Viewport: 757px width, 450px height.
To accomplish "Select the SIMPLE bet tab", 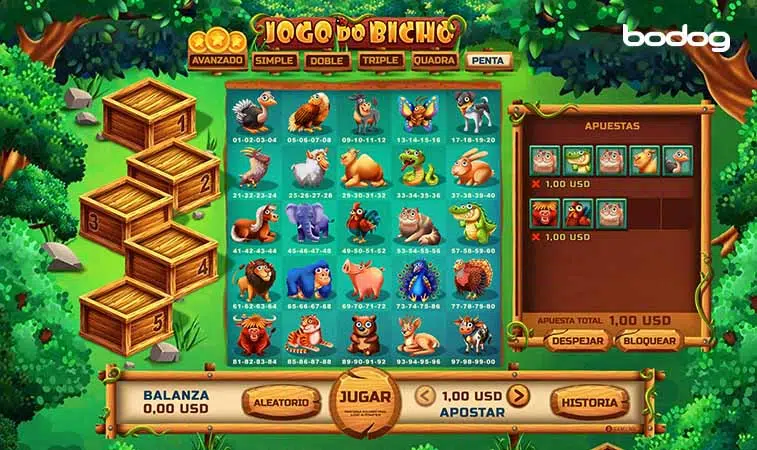I will point(274,60).
